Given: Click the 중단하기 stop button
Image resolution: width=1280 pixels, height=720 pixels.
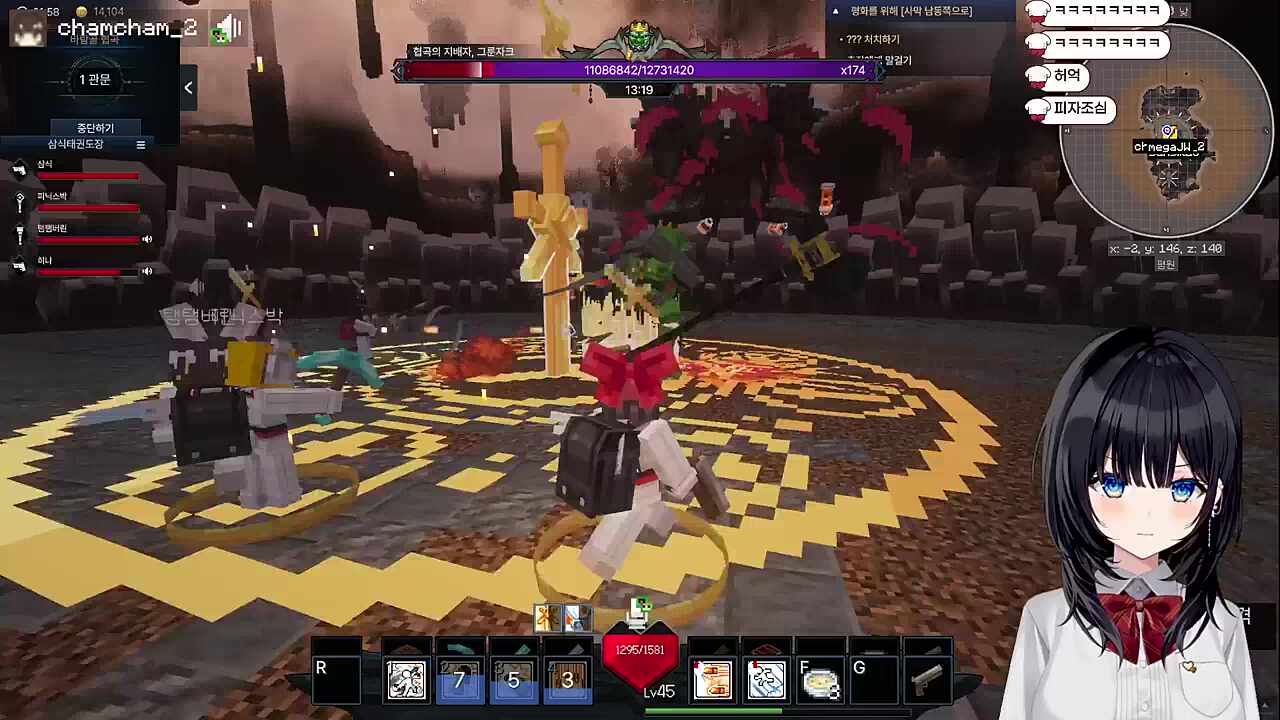Looking at the screenshot, I should pos(95,128).
